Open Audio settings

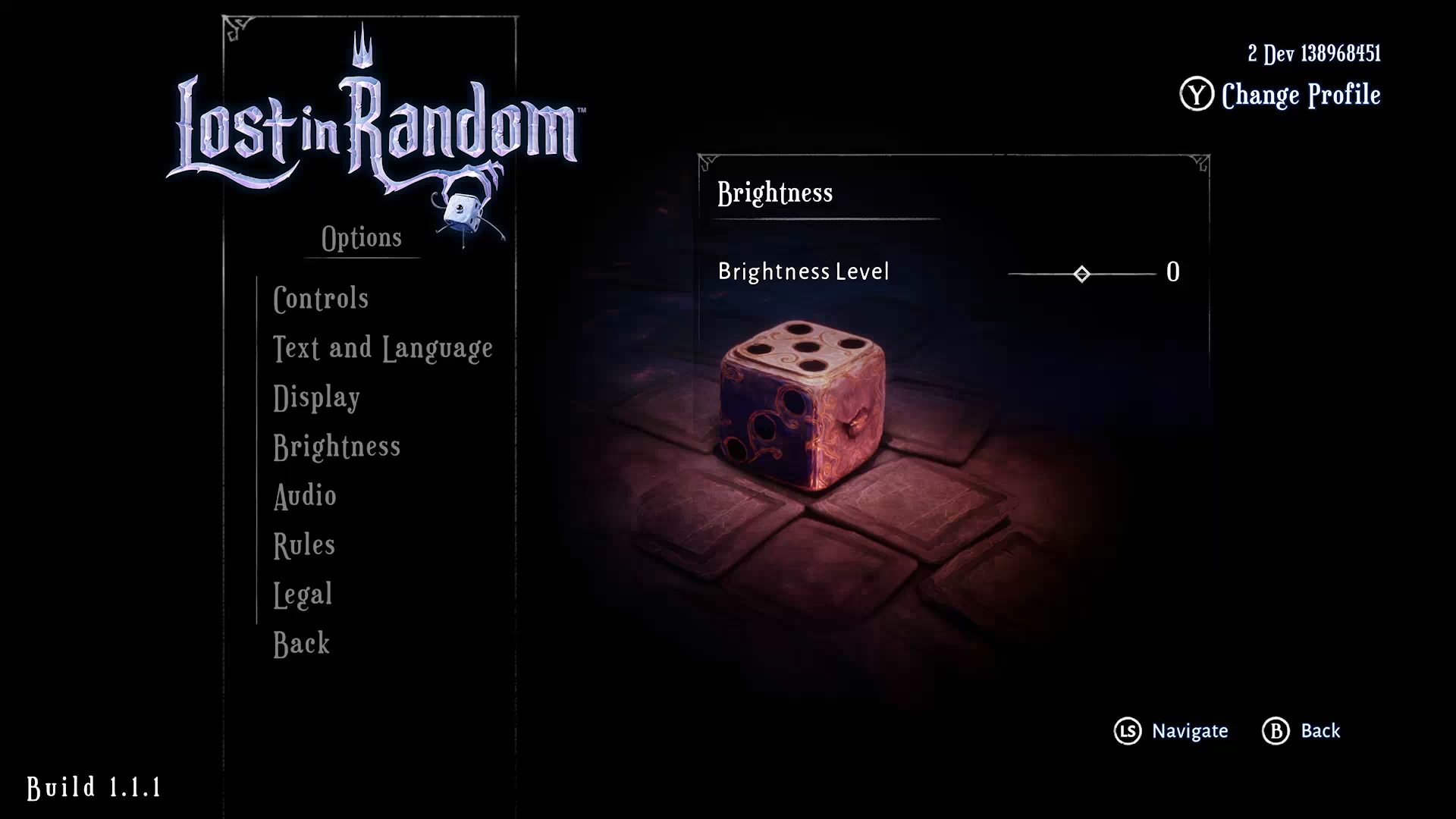305,496
